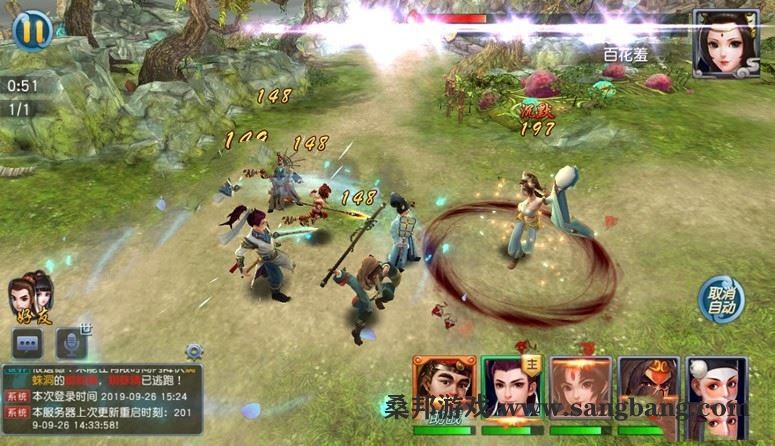The width and height of the screenshot is (775, 446).
Task: Pause the battle with the blue pause button
Action: click(33, 29)
